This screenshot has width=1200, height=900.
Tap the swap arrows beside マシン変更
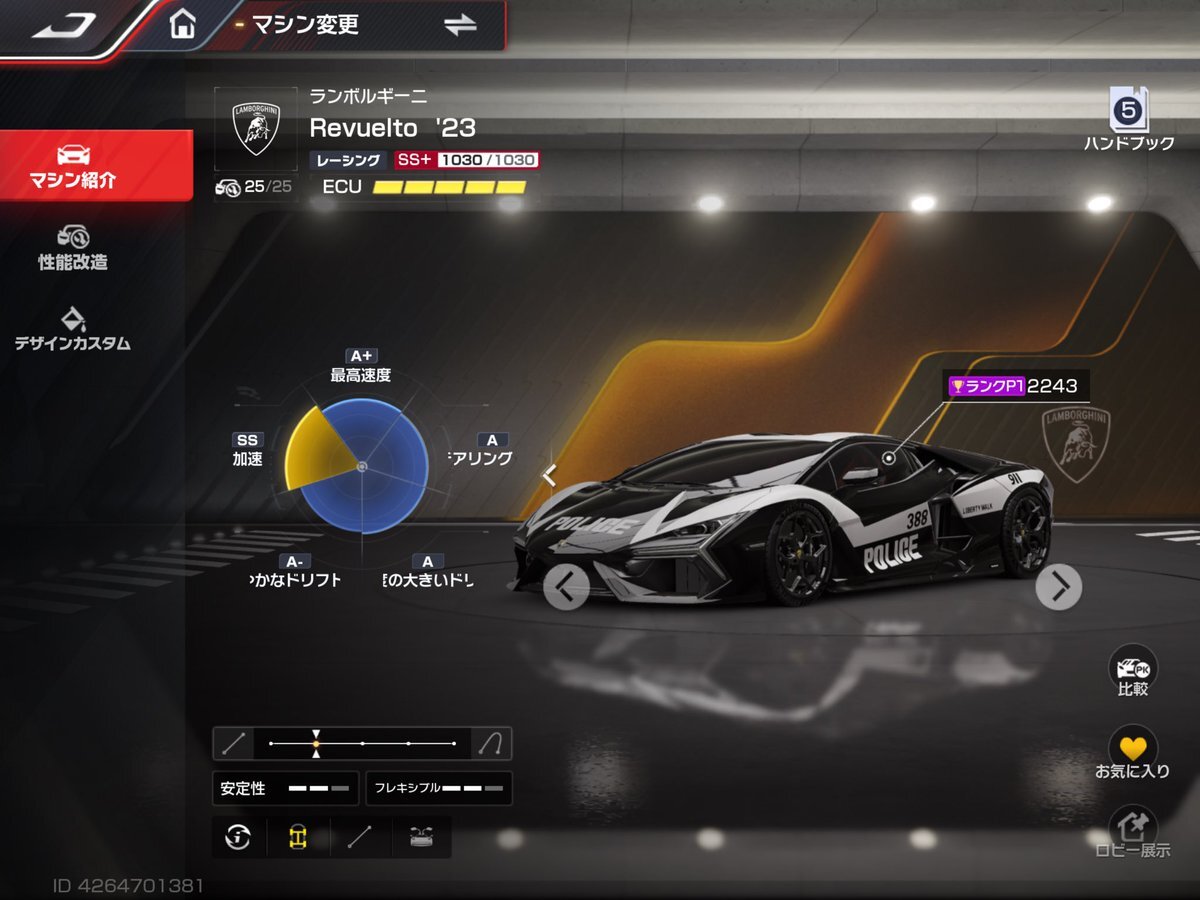tap(460, 25)
